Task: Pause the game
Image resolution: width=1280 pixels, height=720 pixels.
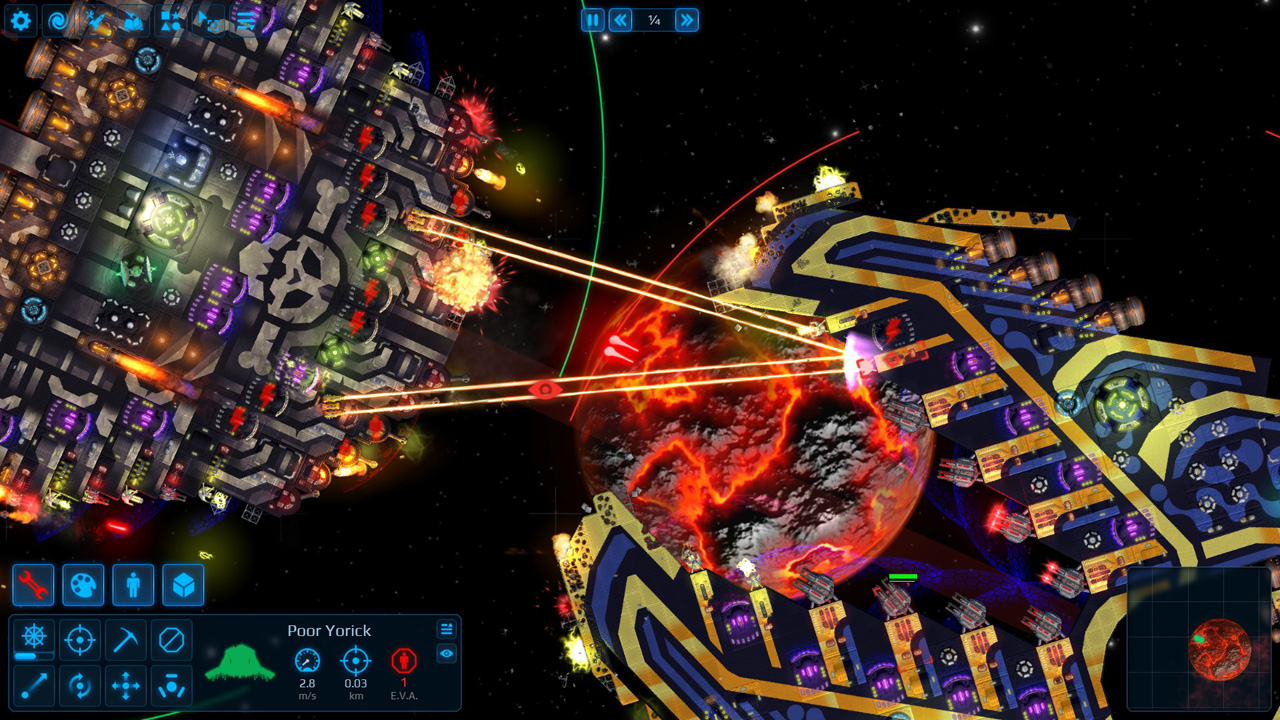Action: tap(593, 20)
